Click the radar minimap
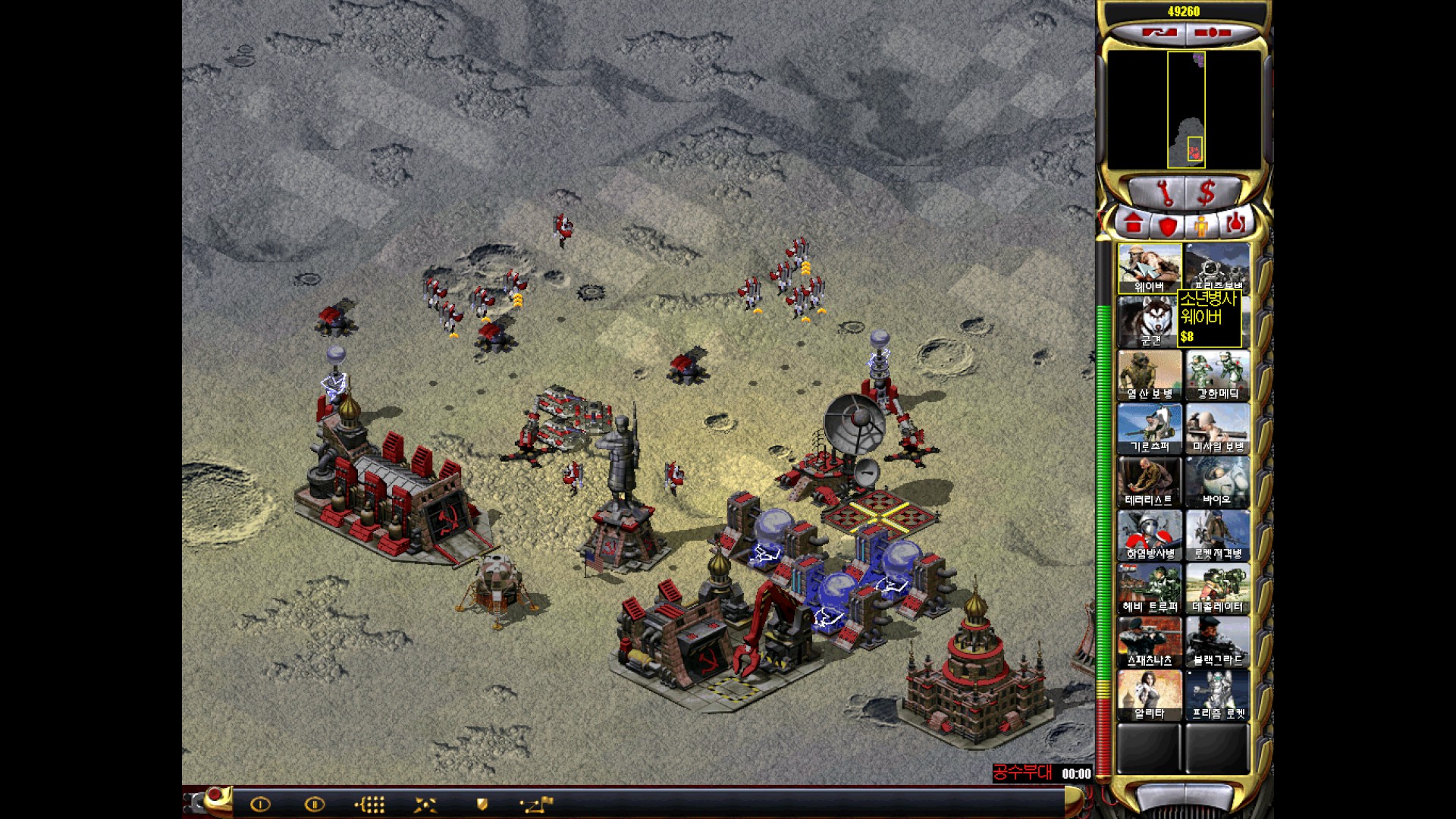This screenshot has width=1456, height=819. point(1185,110)
